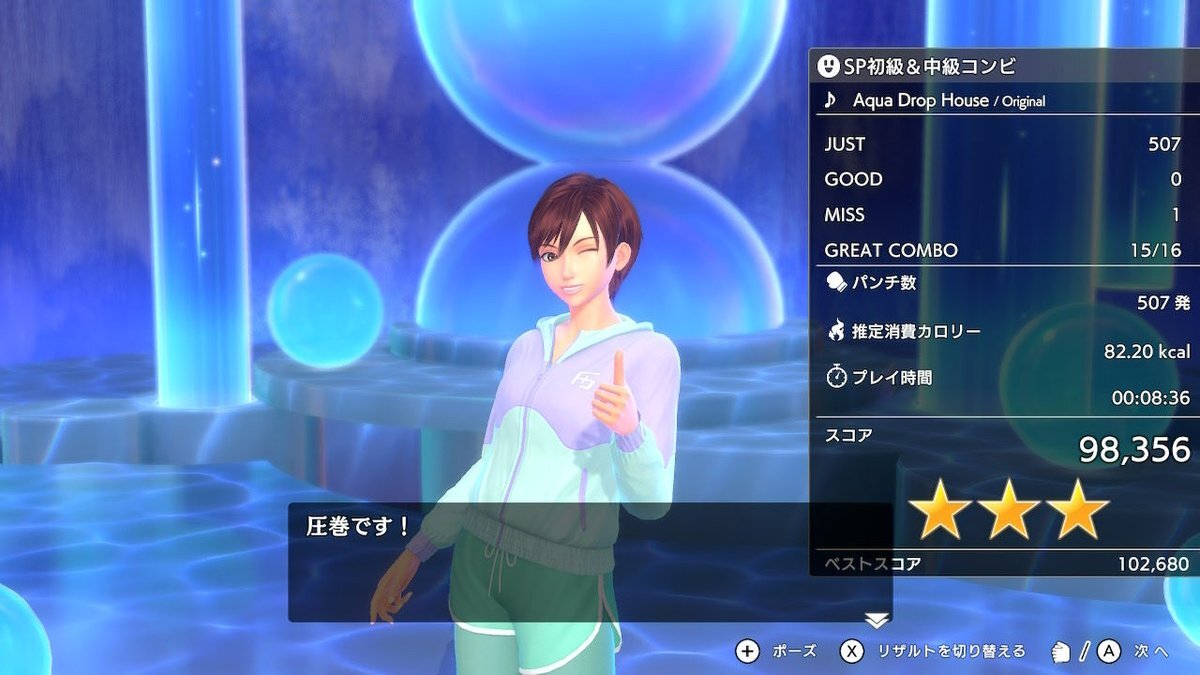Image resolution: width=1200 pixels, height=675 pixels.
Task: Advance dialogue using the white down-arrow indicator
Action: click(x=877, y=620)
